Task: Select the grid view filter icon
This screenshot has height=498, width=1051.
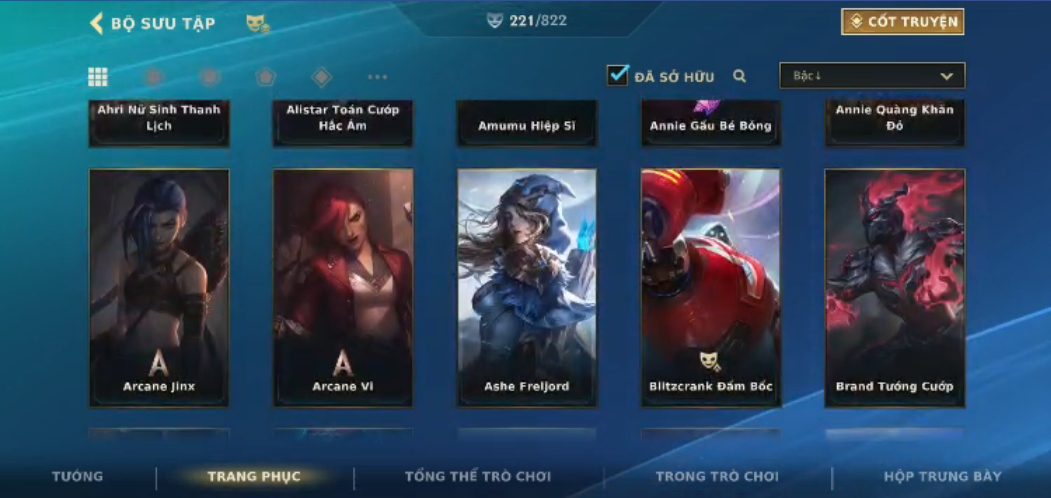Action: point(98,77)
